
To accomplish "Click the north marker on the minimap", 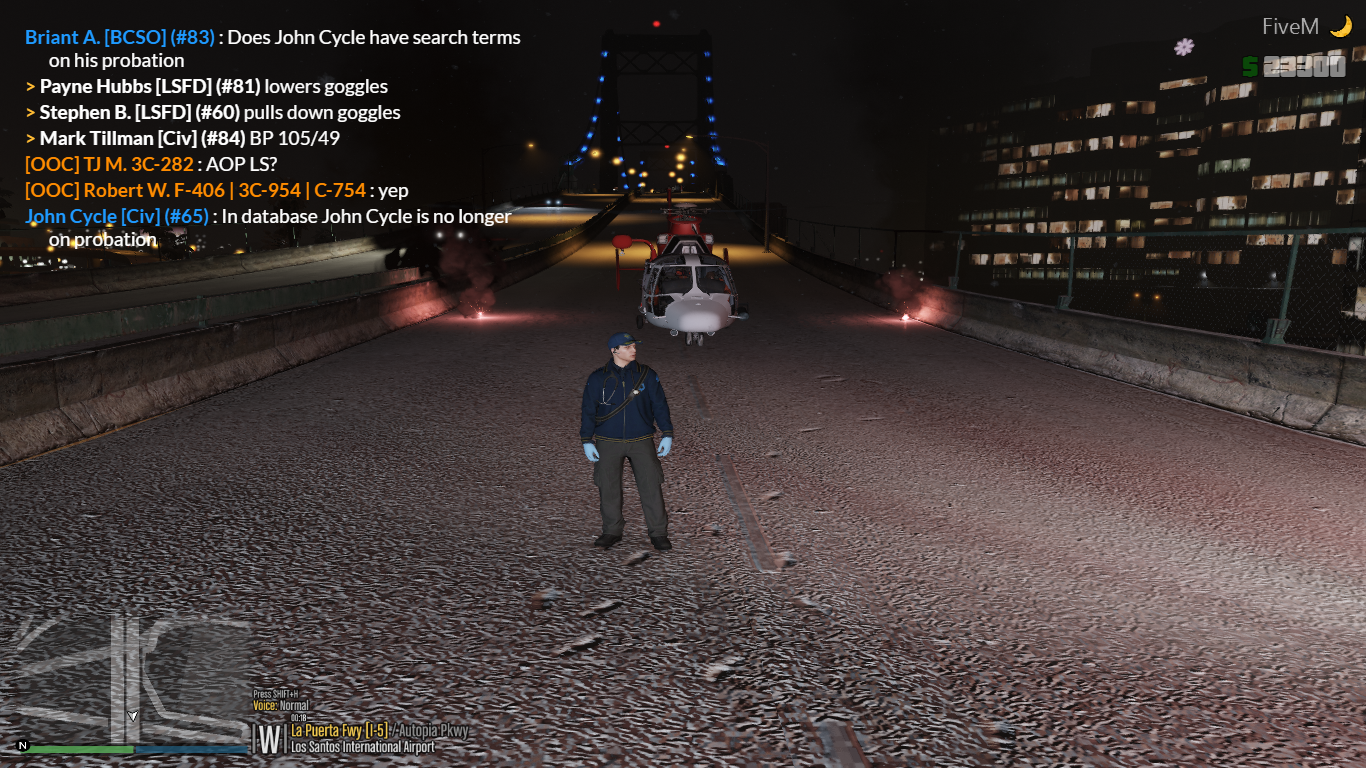I will [x=22, y=746].
